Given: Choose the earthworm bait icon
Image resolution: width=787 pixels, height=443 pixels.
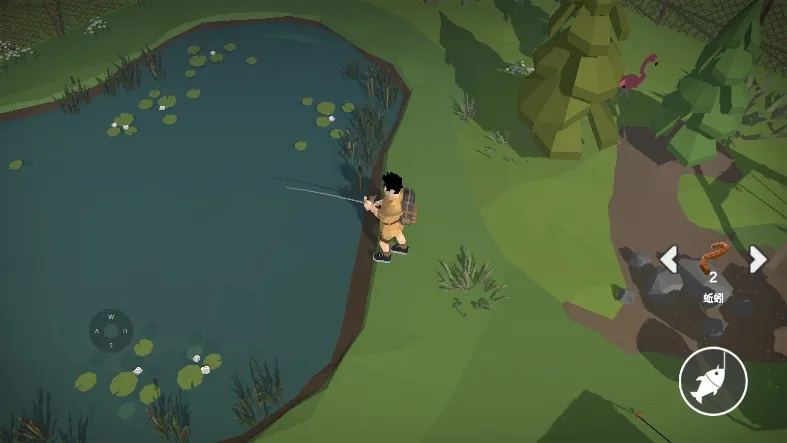Looking at the screenshot, I should pyautogui.click(x=713, y=257).
